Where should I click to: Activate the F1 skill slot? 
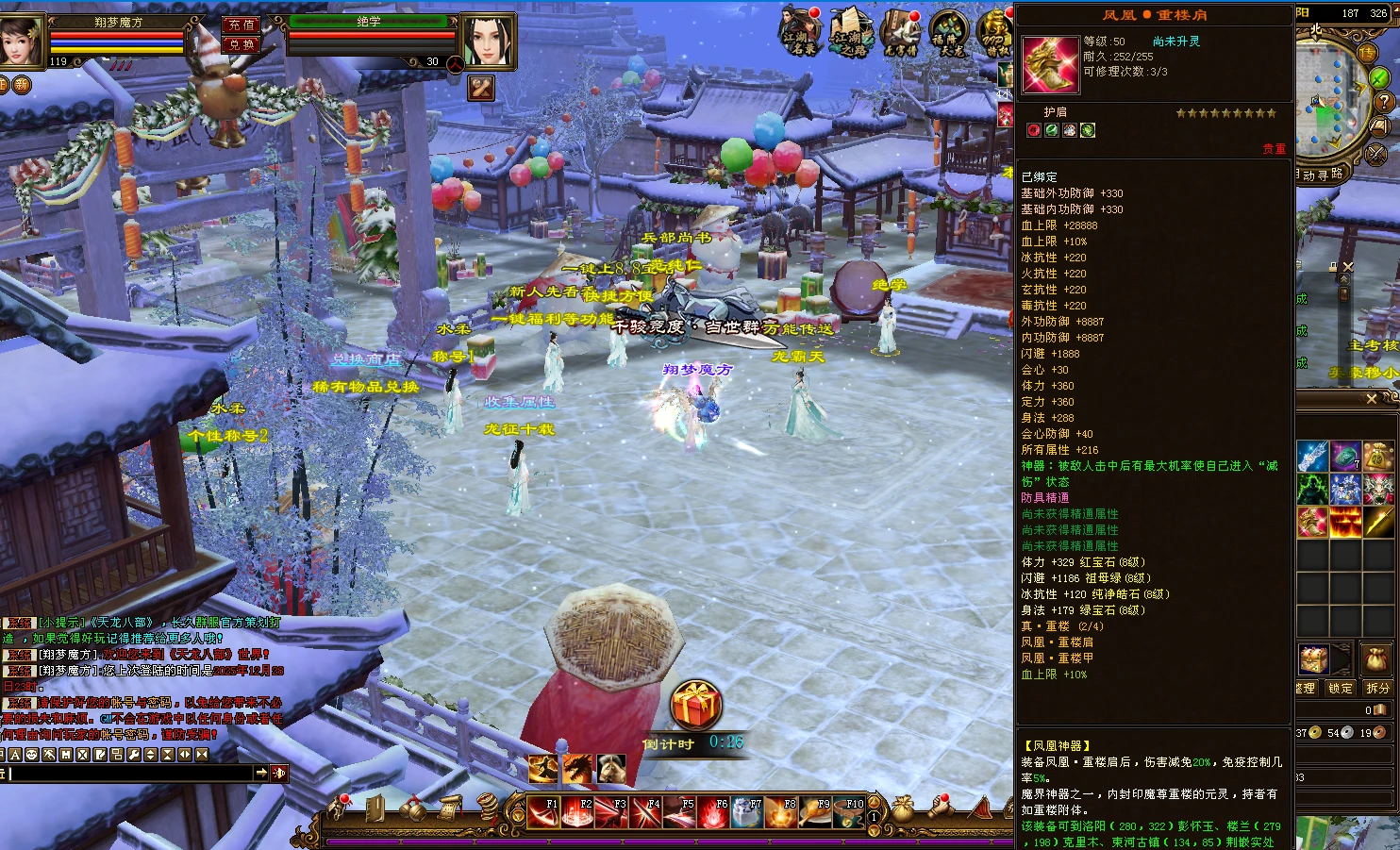pos(543,811)
